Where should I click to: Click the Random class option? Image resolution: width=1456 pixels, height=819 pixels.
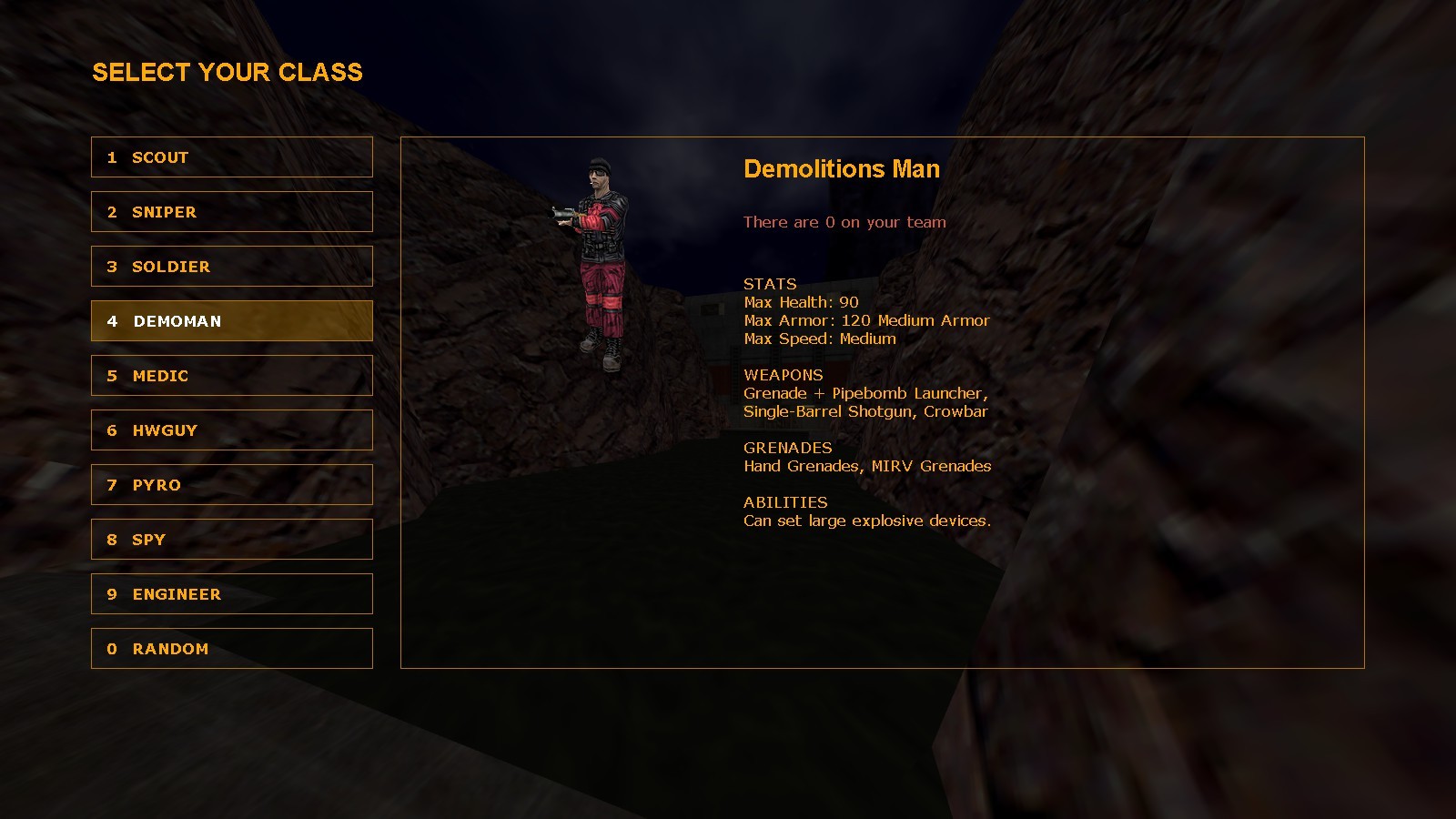click(231, 648)
